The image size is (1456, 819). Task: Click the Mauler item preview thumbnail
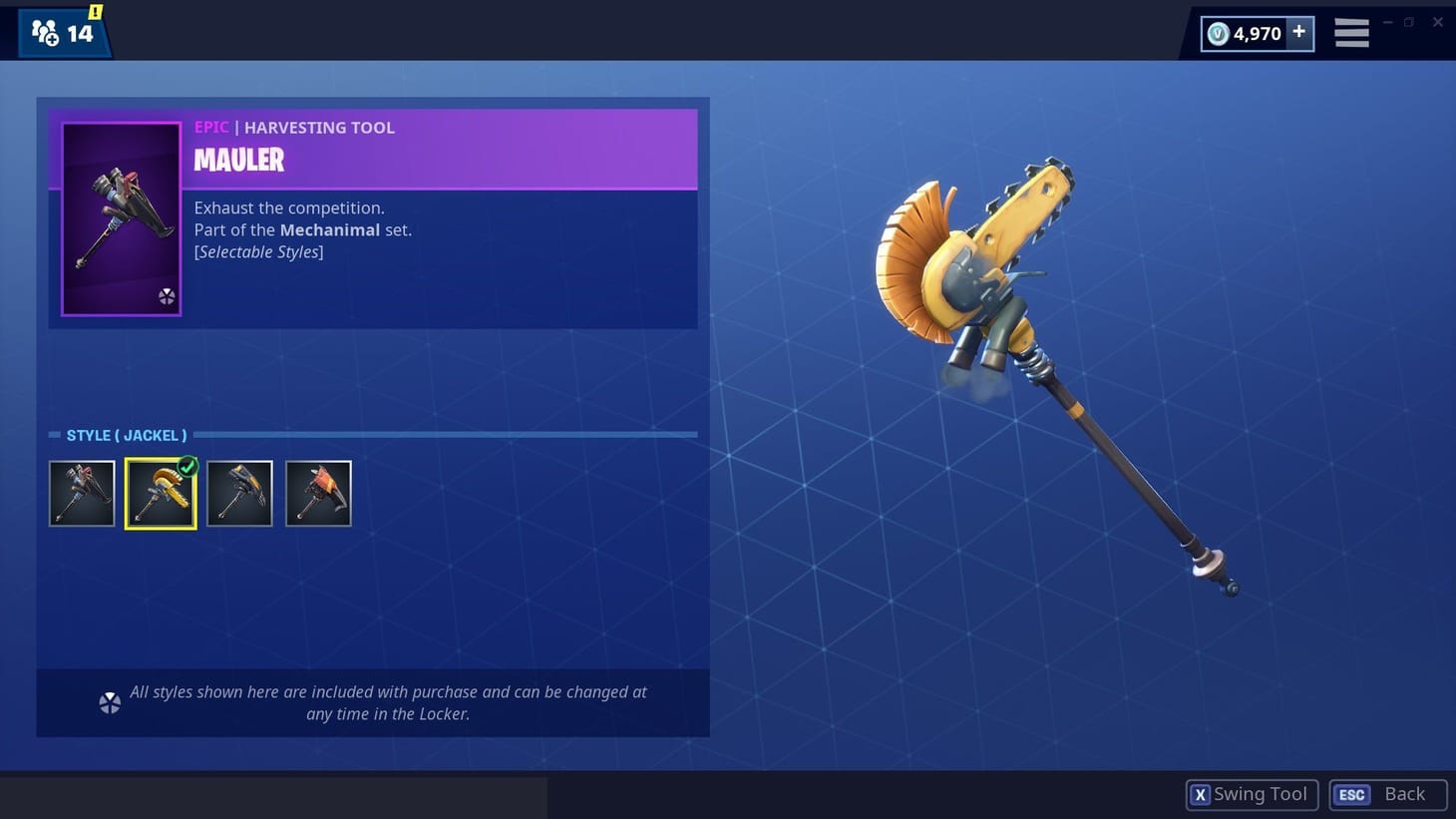pos(120,217)
